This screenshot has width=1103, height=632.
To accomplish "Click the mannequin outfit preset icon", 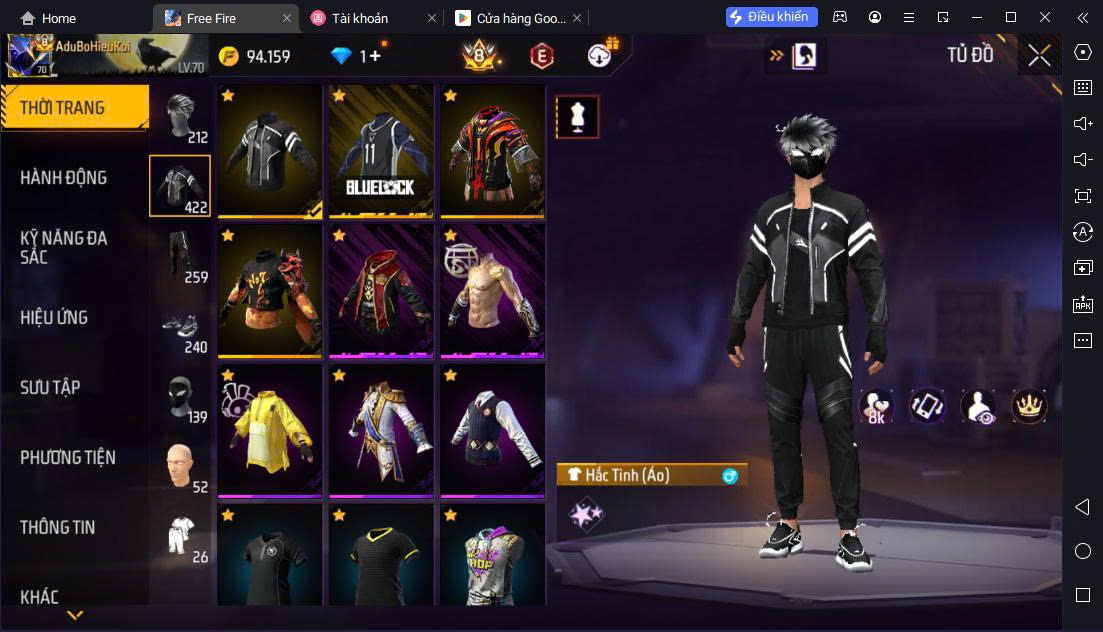I will 576,117.
